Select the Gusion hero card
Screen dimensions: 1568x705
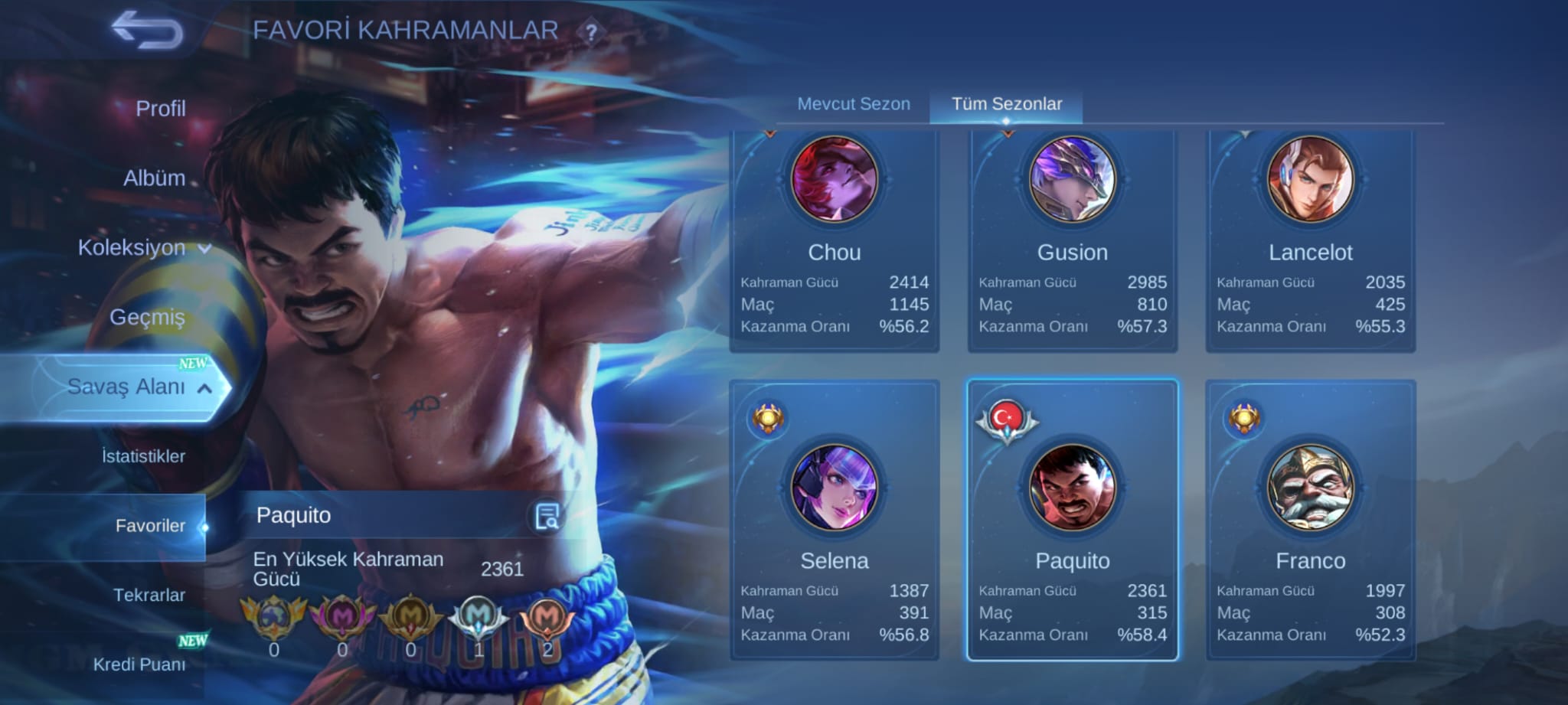point(1072,241)
